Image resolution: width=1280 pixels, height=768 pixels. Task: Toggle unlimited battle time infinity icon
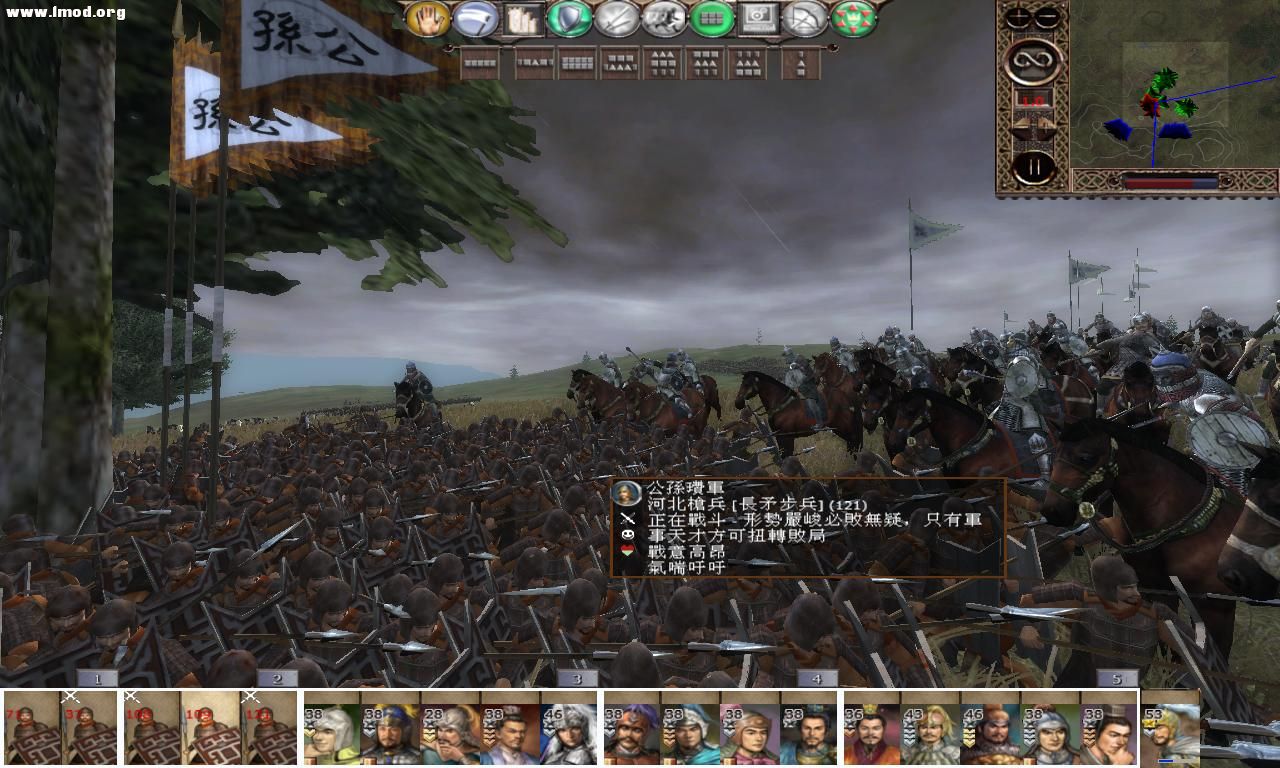tap(1033, 60)
